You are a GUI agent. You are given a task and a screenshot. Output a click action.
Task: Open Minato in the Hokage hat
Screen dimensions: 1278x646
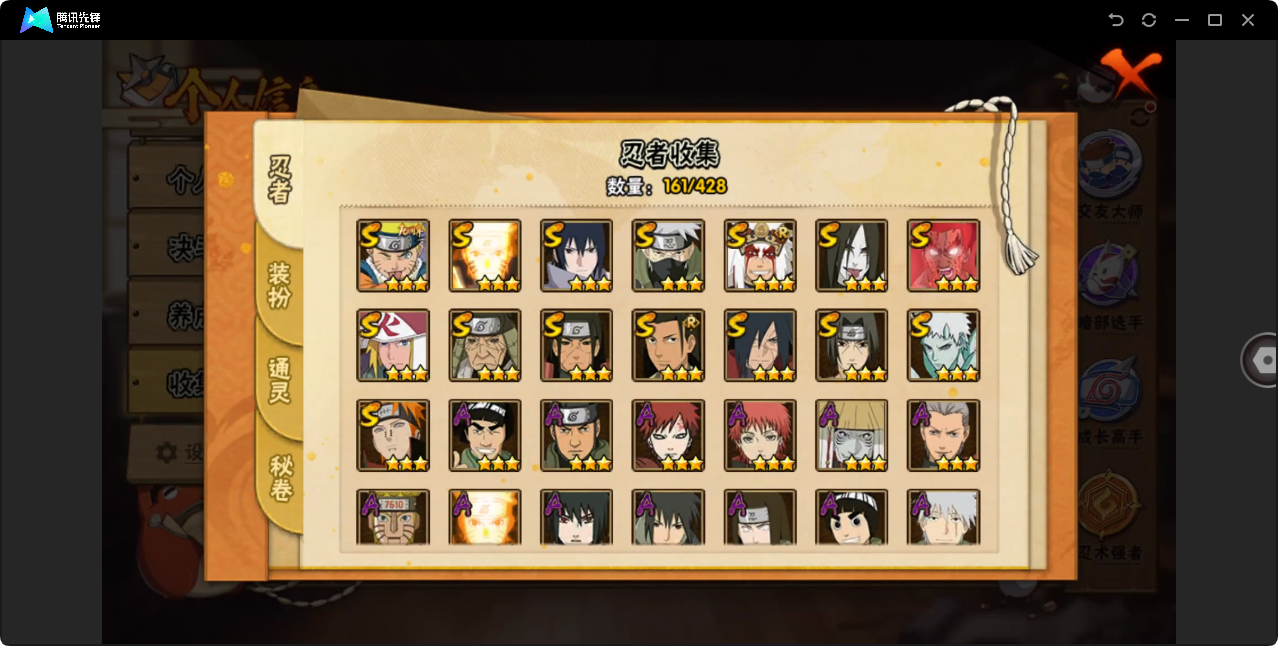pyautogui.click(x=393, y=346)
